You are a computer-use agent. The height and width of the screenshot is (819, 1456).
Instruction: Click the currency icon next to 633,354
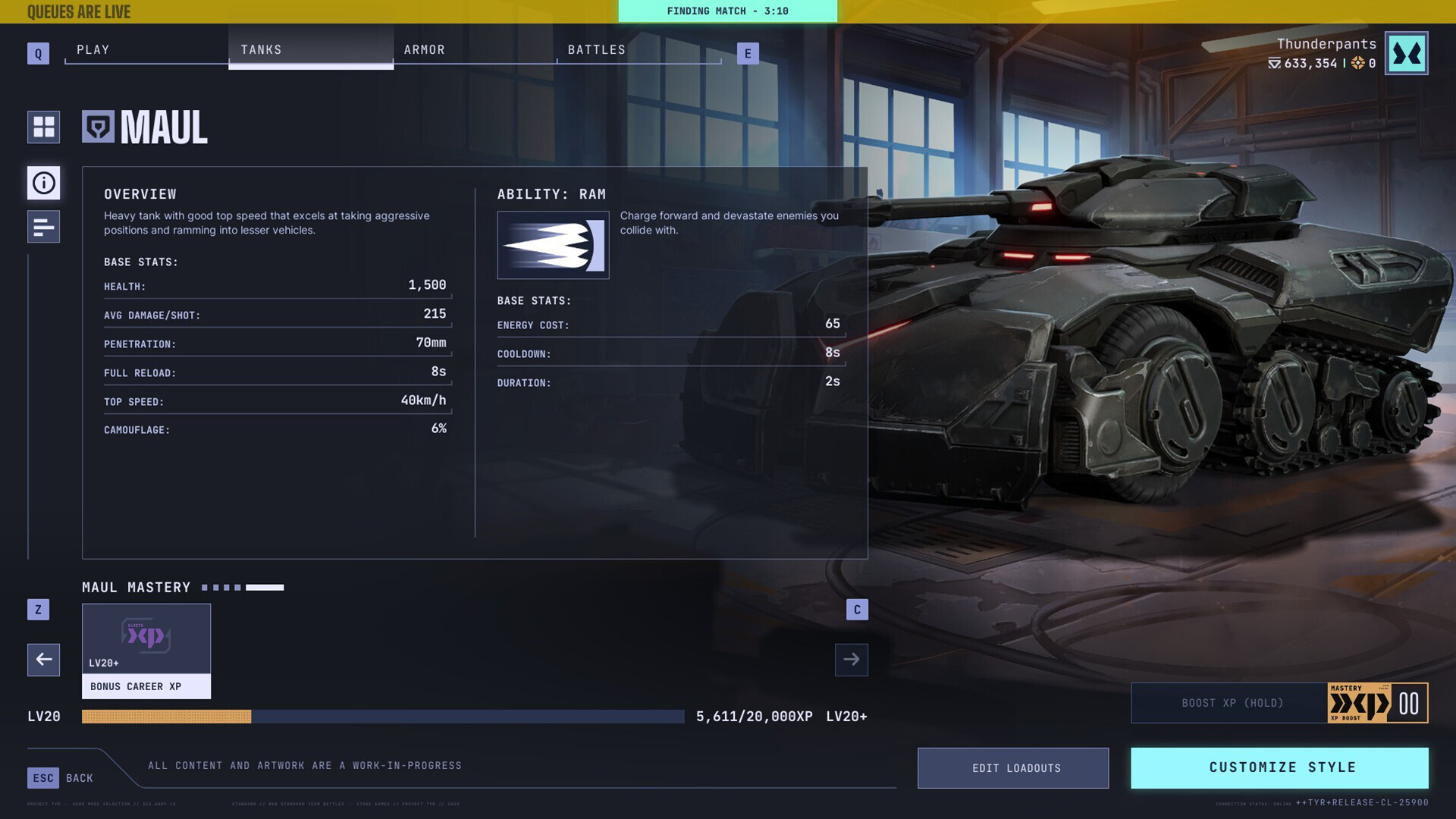click(x=1273, y=64)
